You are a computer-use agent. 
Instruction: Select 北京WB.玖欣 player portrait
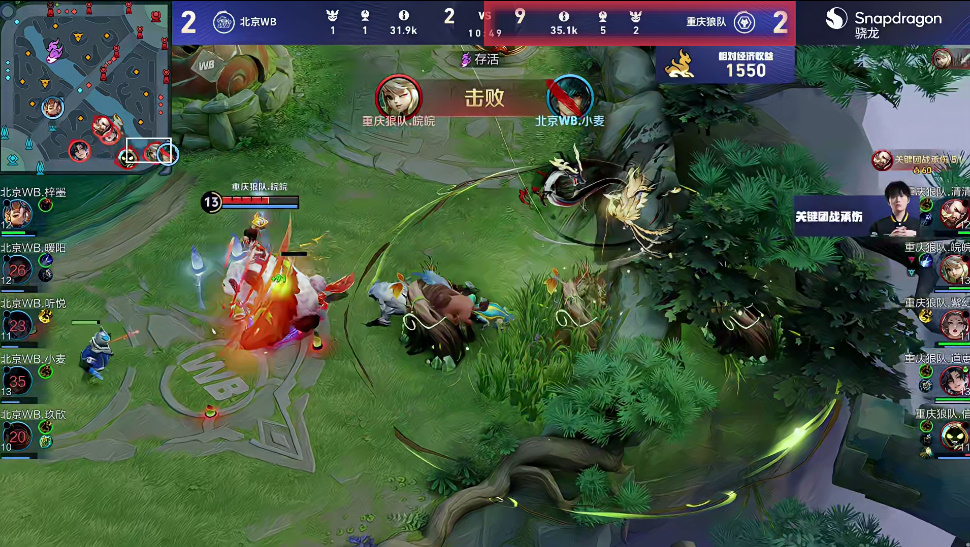coord(17,436)
